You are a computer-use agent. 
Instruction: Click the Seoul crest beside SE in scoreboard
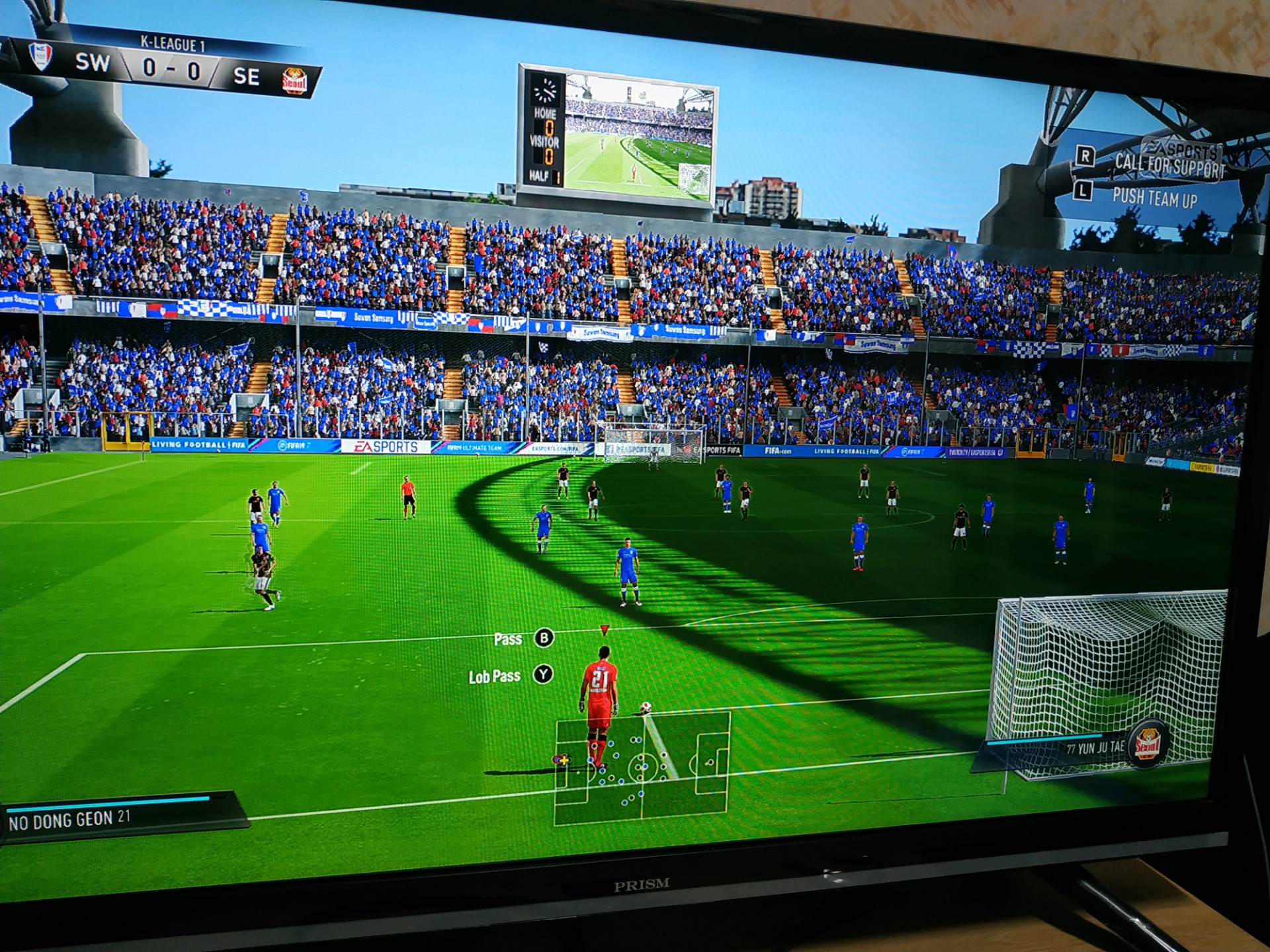(x=295, y=82)
